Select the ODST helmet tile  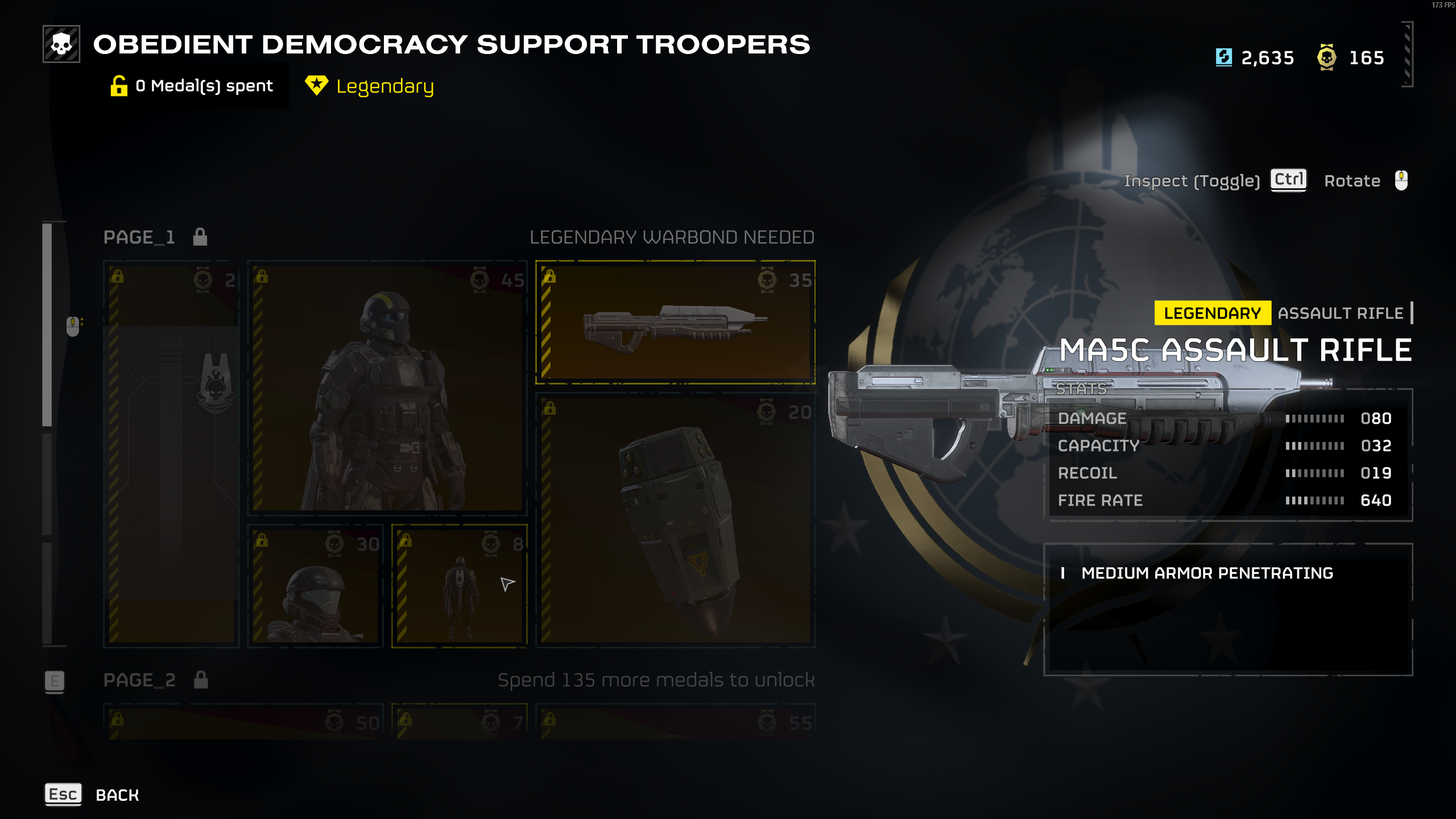pos(315,586)
